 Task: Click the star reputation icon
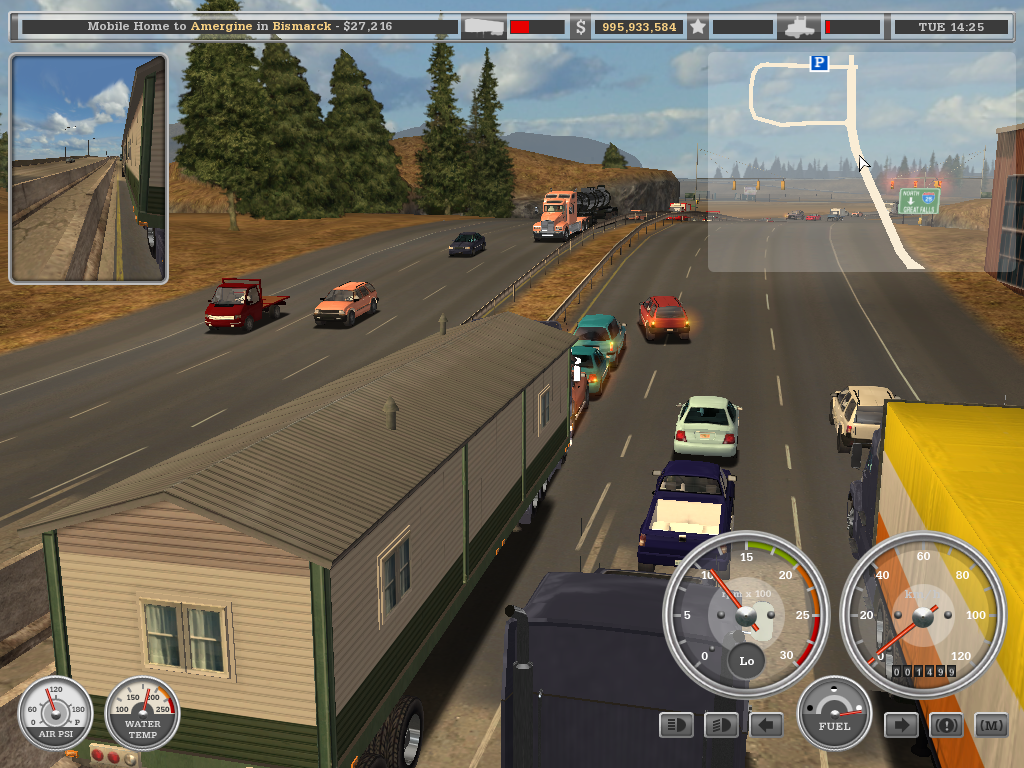tap(698, 27)
